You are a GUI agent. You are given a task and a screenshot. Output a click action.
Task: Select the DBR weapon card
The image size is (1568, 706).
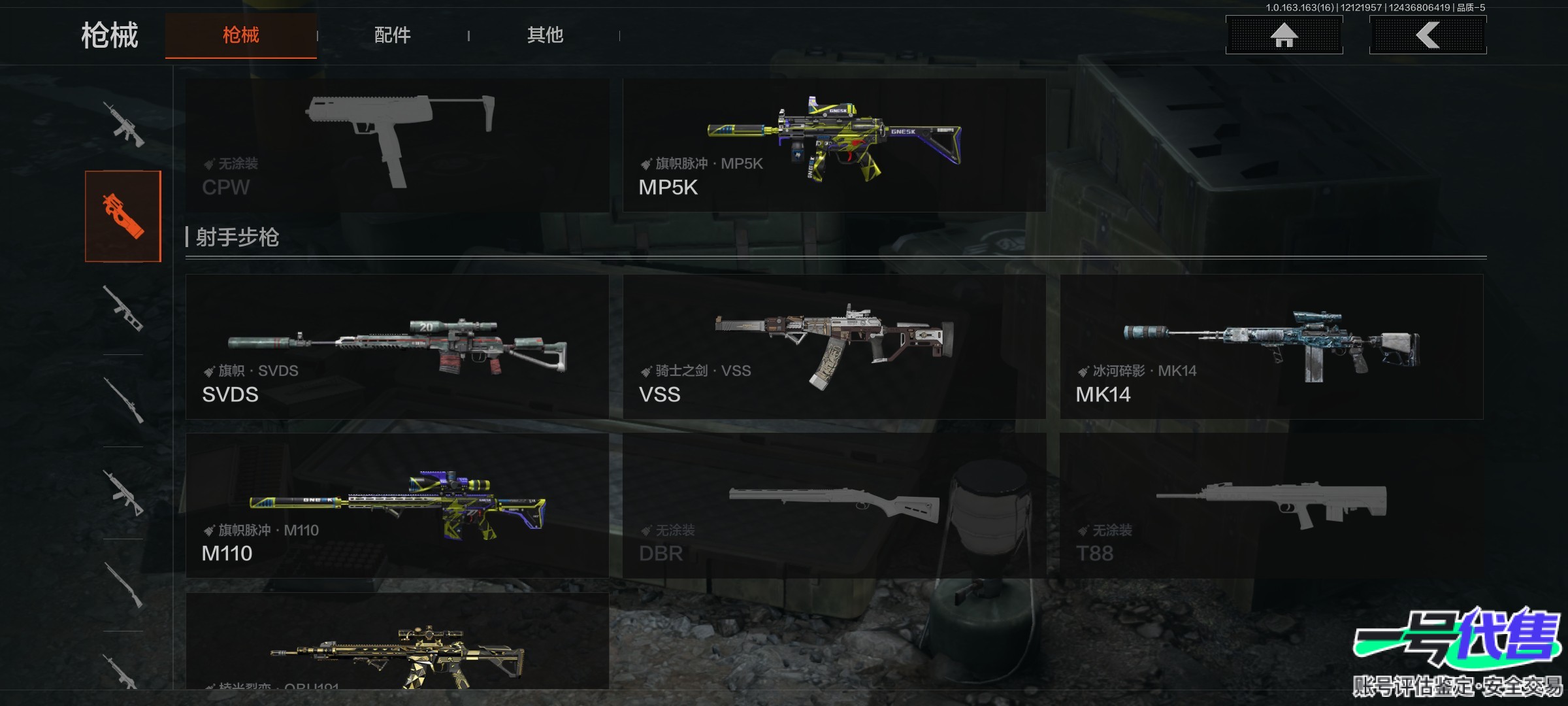[x=834, y=505]
